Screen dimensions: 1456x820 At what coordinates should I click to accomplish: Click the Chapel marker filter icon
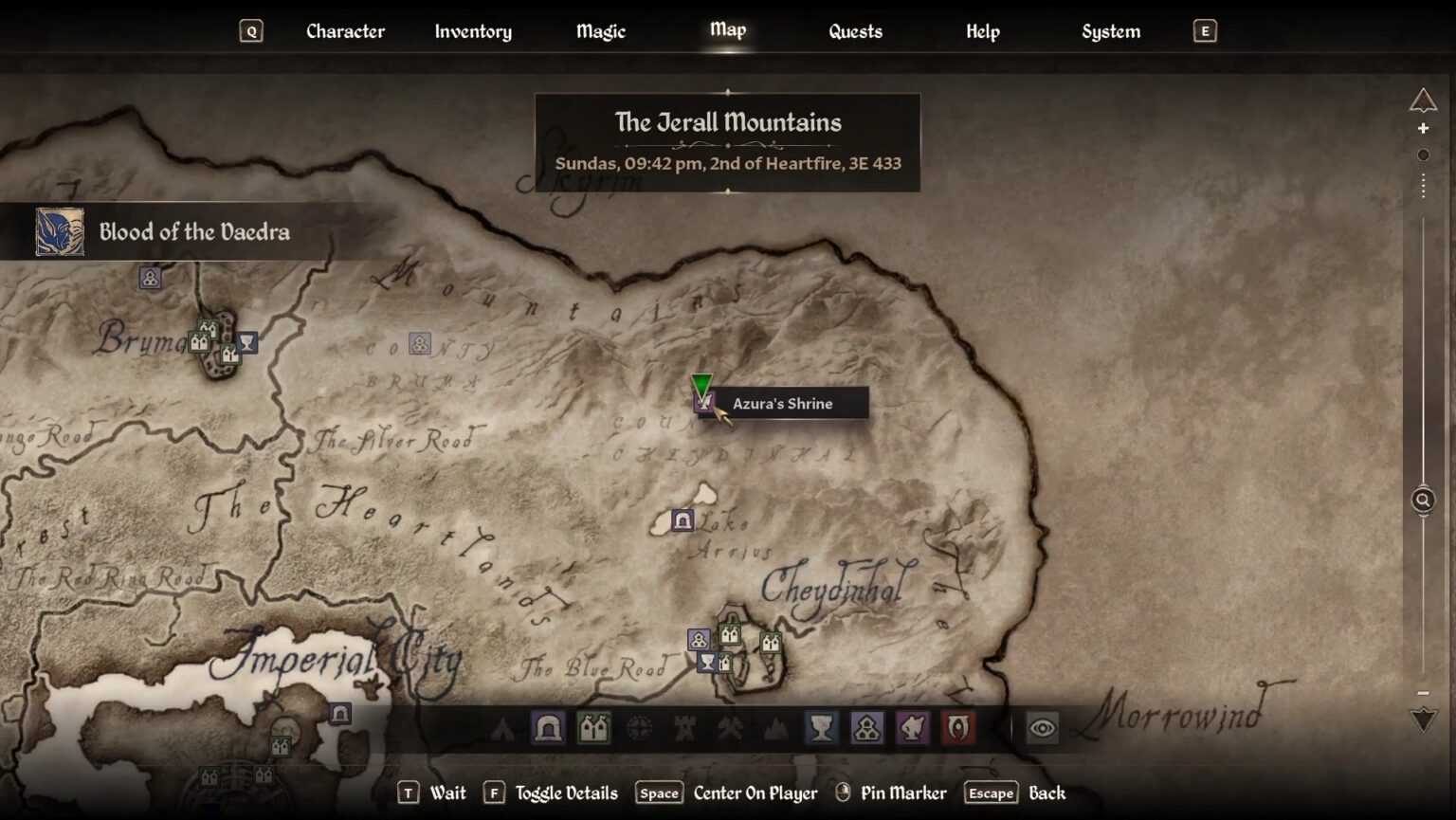pos(867,728)
